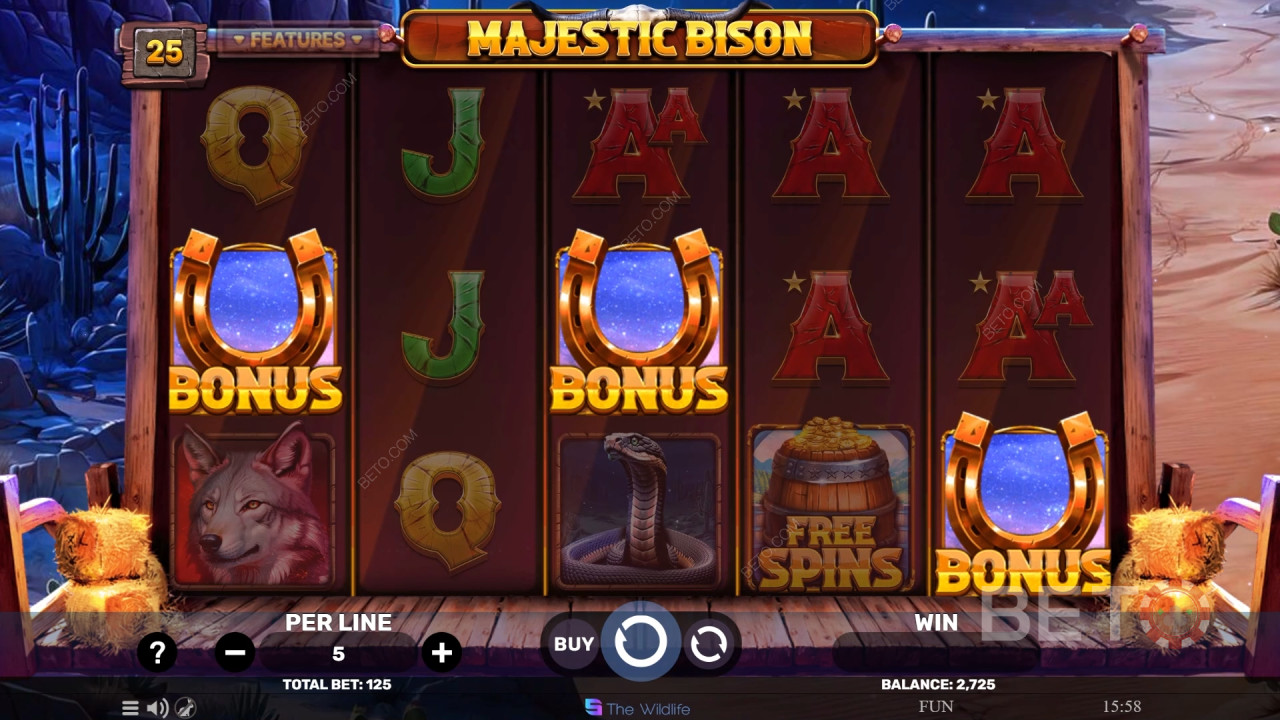Increase the per line bet with plus
Screen dimensions: 1280x720
click(441, 654)
